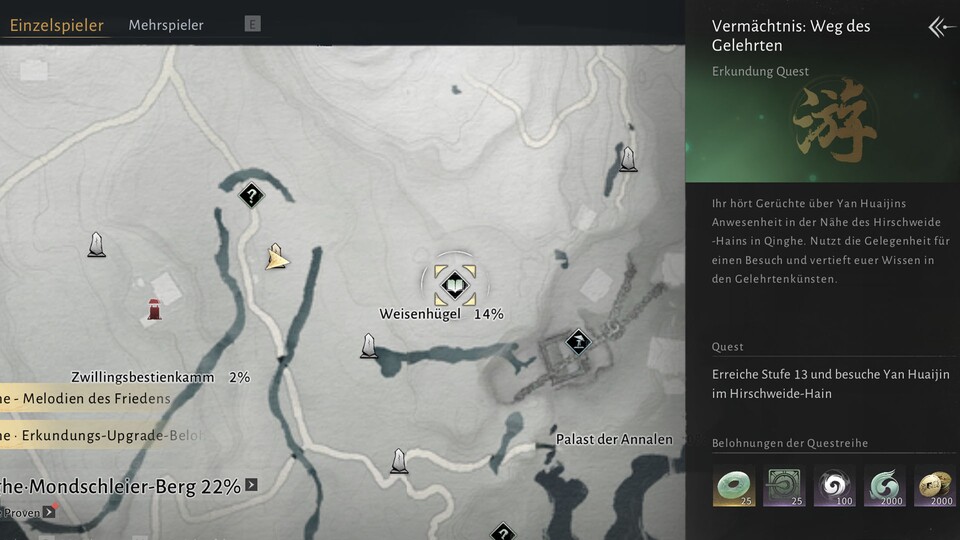
Task: Click the question mark marker north of the player arrow
Action: click(251, 195)
